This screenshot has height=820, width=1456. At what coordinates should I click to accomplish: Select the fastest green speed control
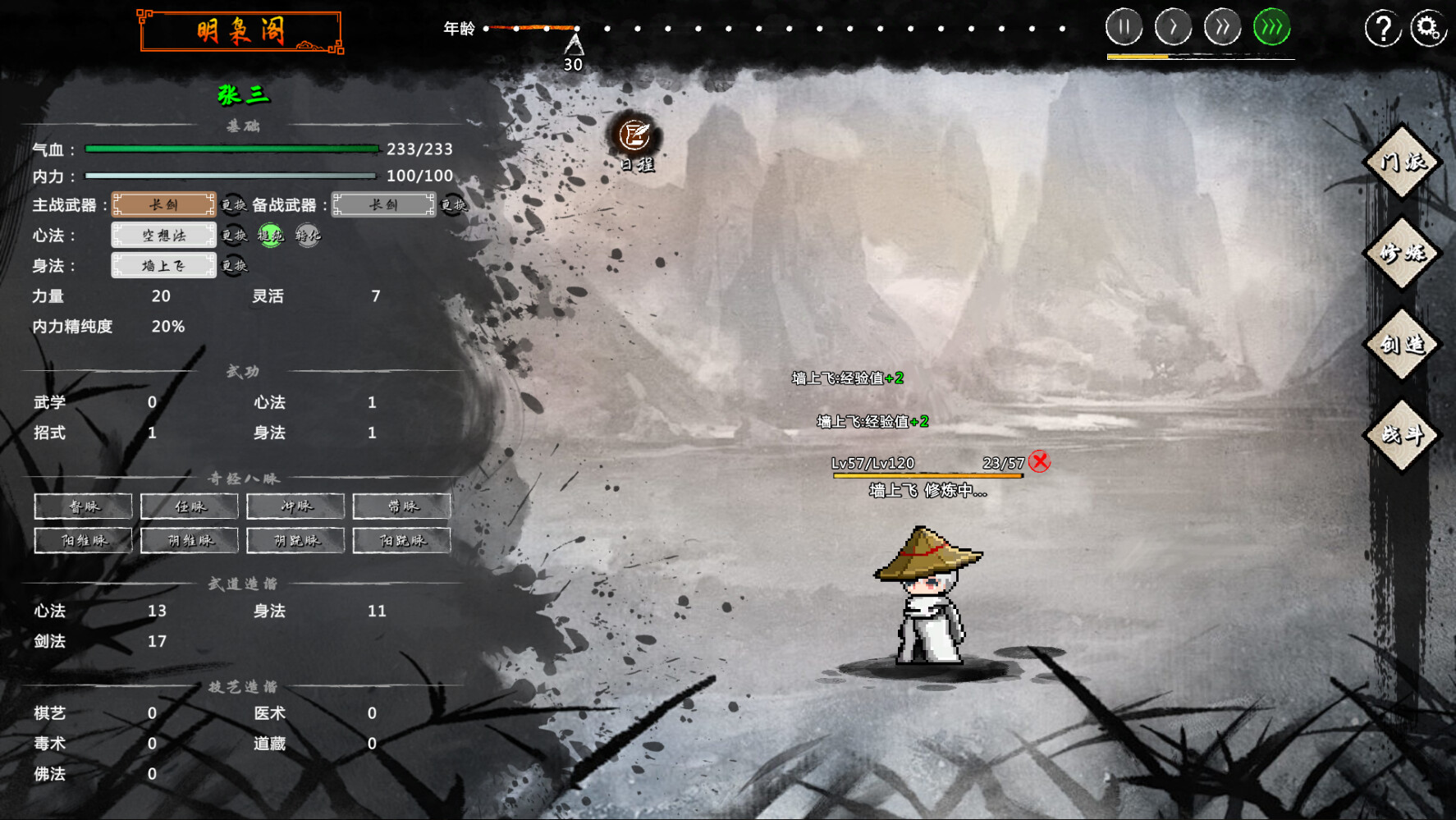(1270, 26)
